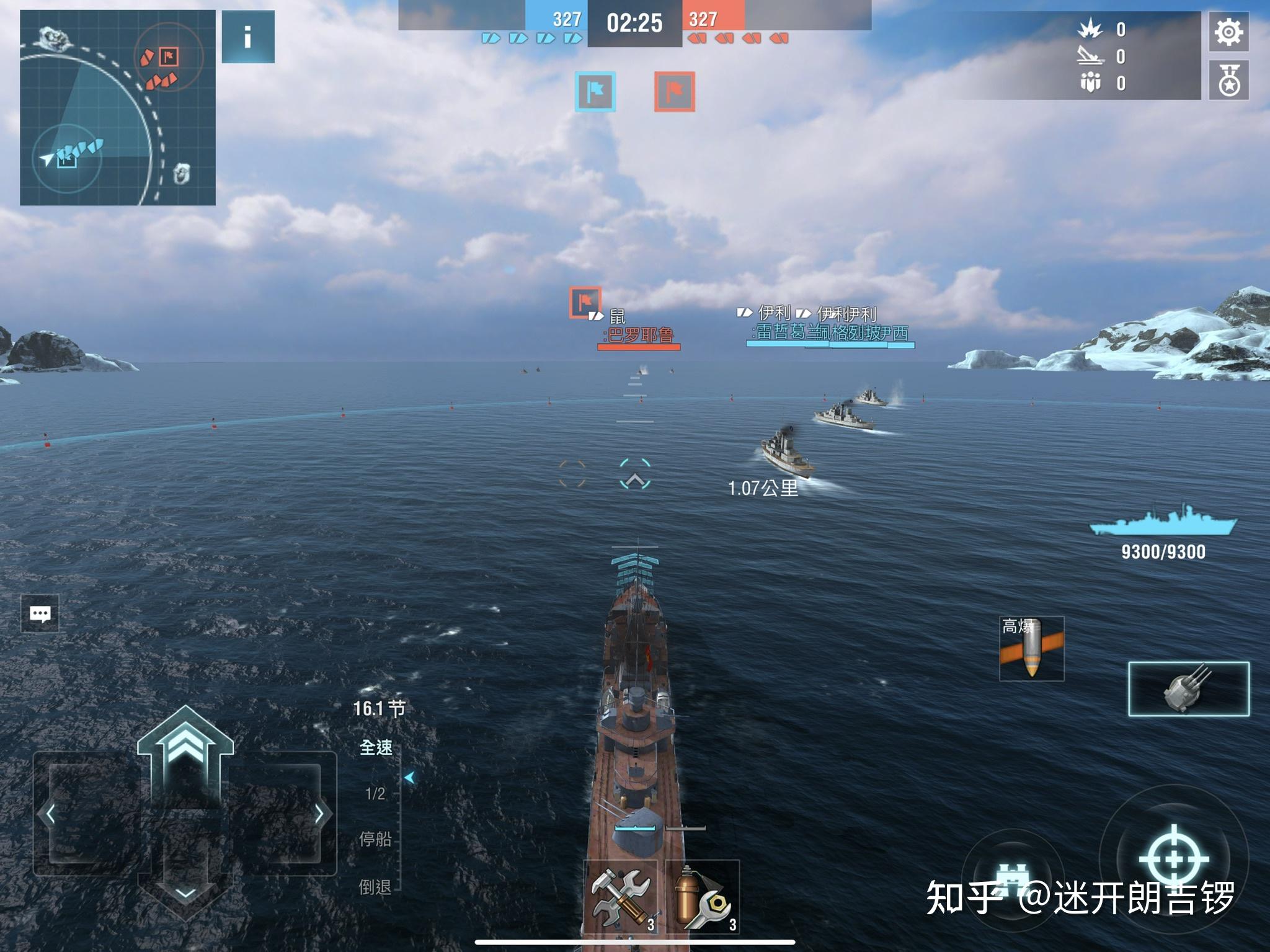The width and height of the screenshot is (1270, 952).
Task: Set throttle to 1/2 speed
Action: point(375,793)
